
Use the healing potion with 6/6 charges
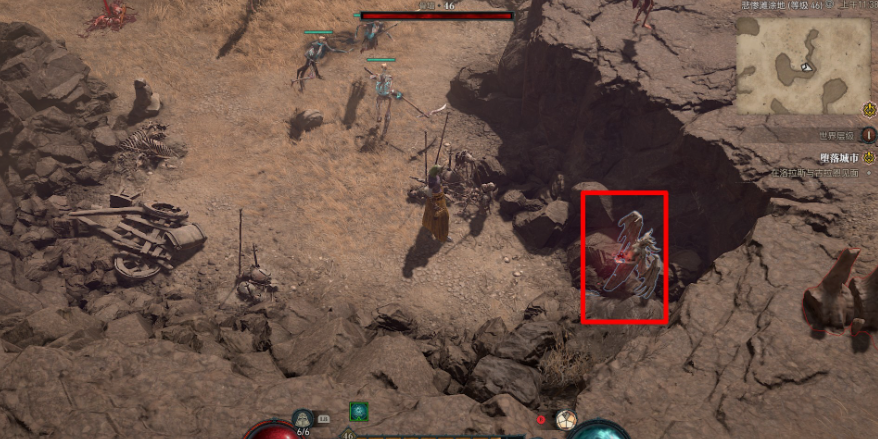point(303,418)
